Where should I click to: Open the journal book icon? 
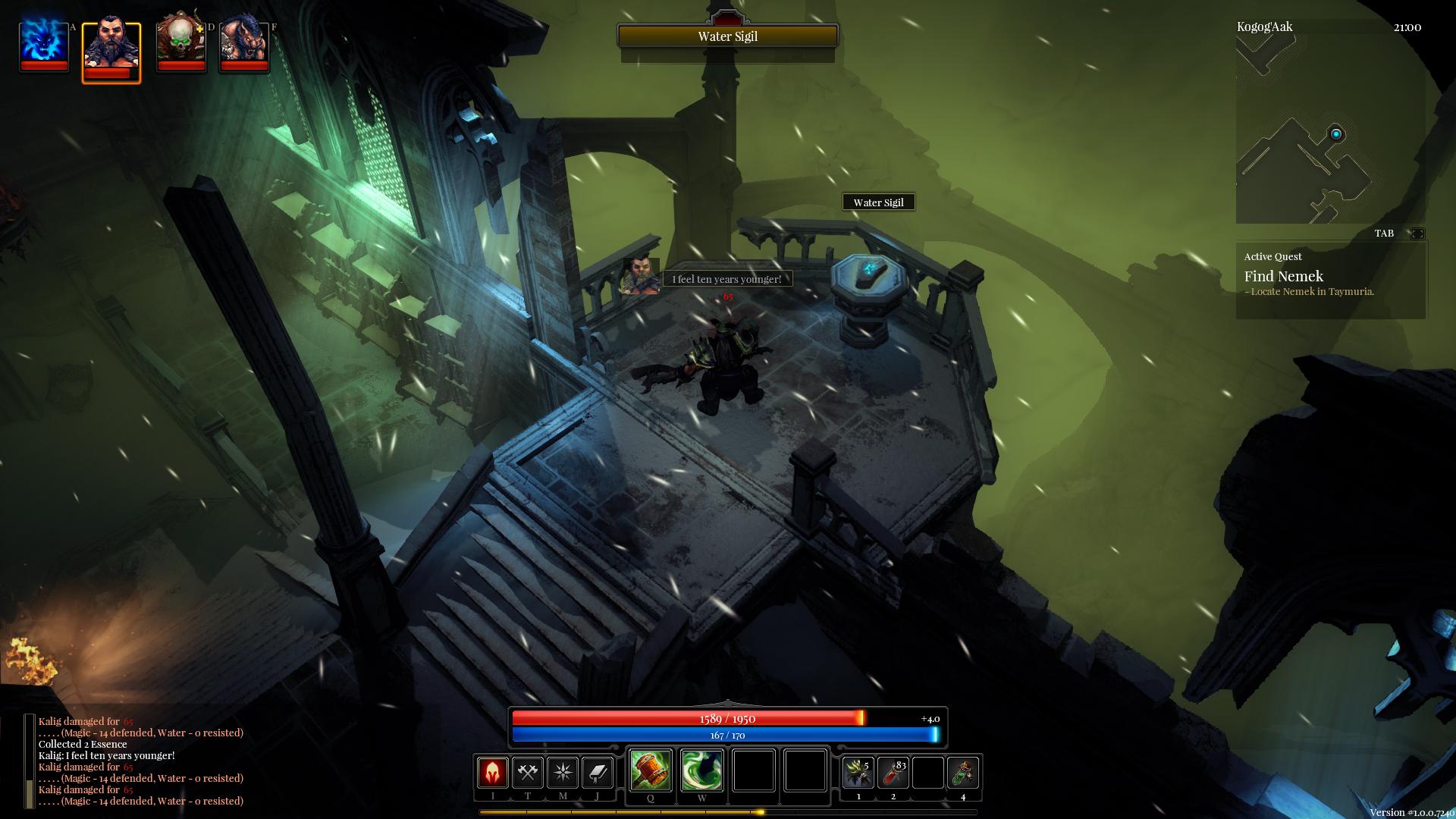(598, 773)
